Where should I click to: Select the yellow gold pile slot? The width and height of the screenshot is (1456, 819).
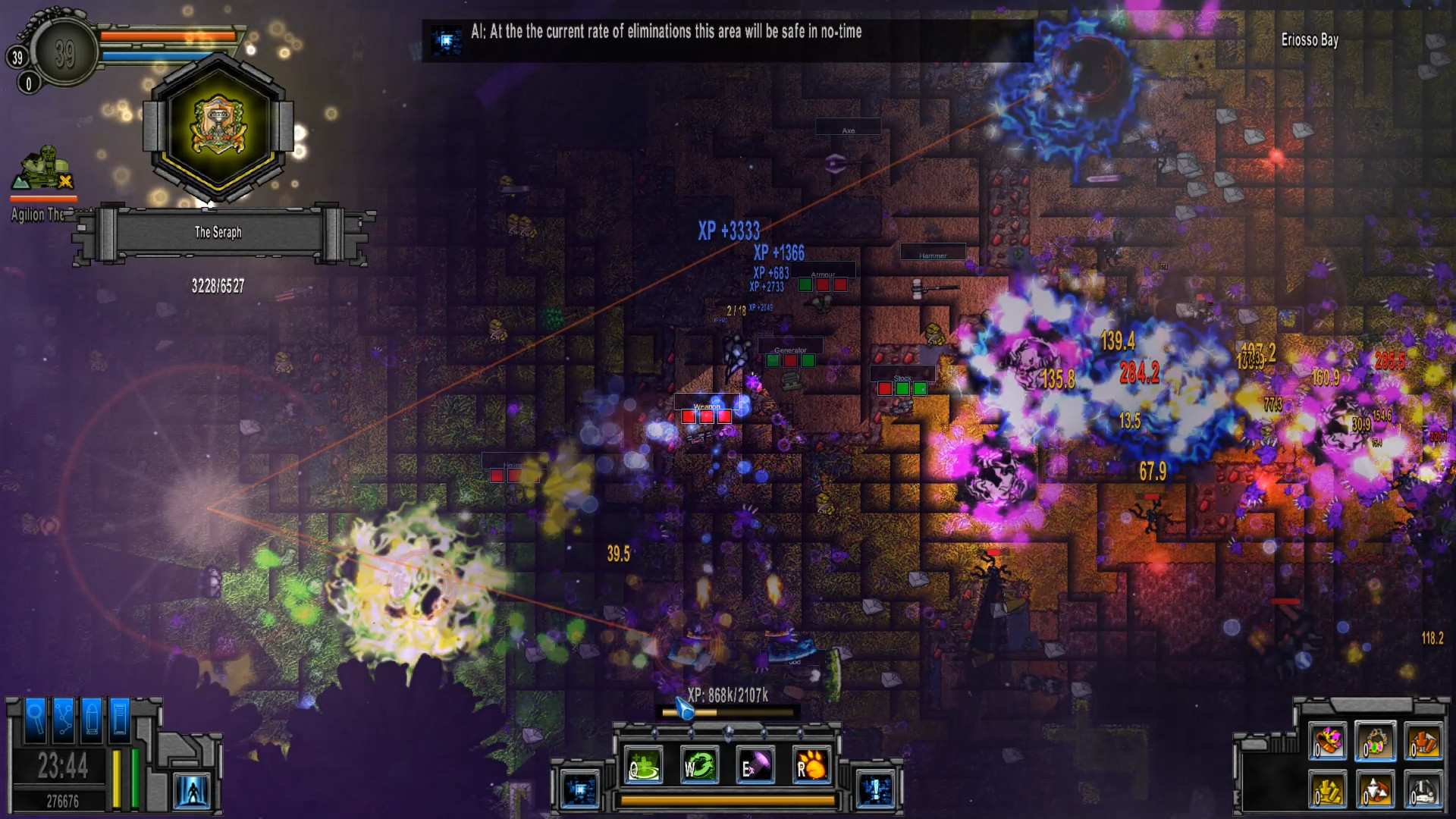[x=1328, y=790]
